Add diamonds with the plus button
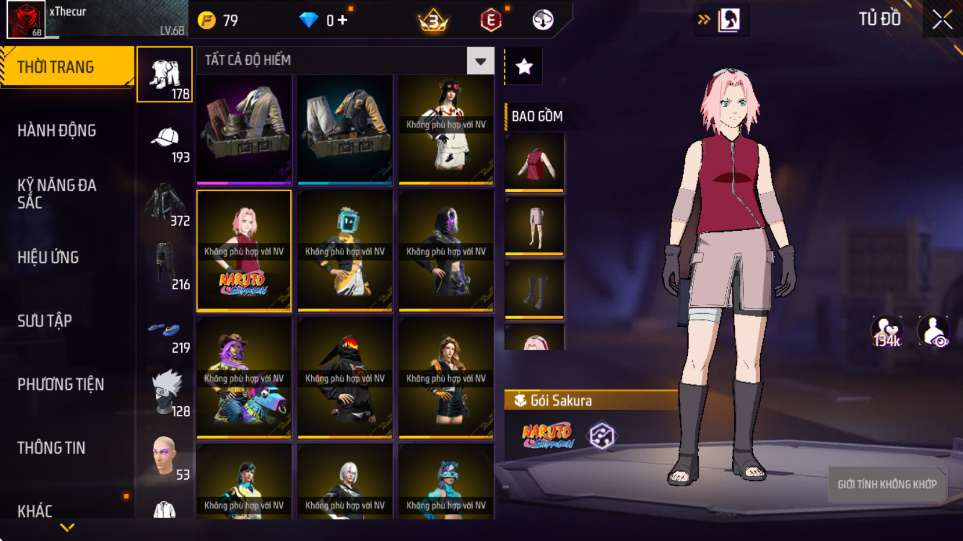Screen dimensions: 963x541 343,20
